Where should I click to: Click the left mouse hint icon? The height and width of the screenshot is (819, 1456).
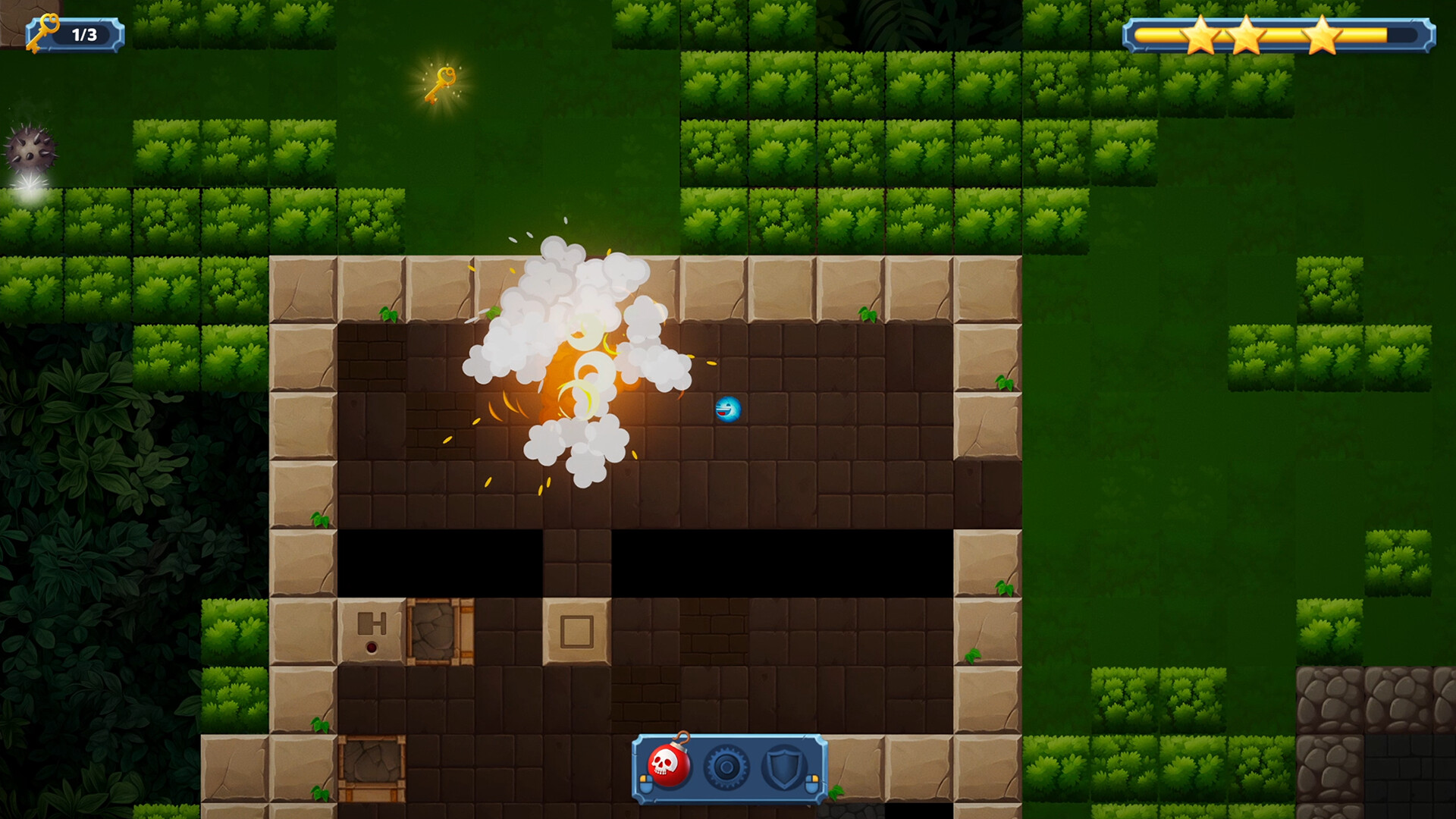point(646,784)
